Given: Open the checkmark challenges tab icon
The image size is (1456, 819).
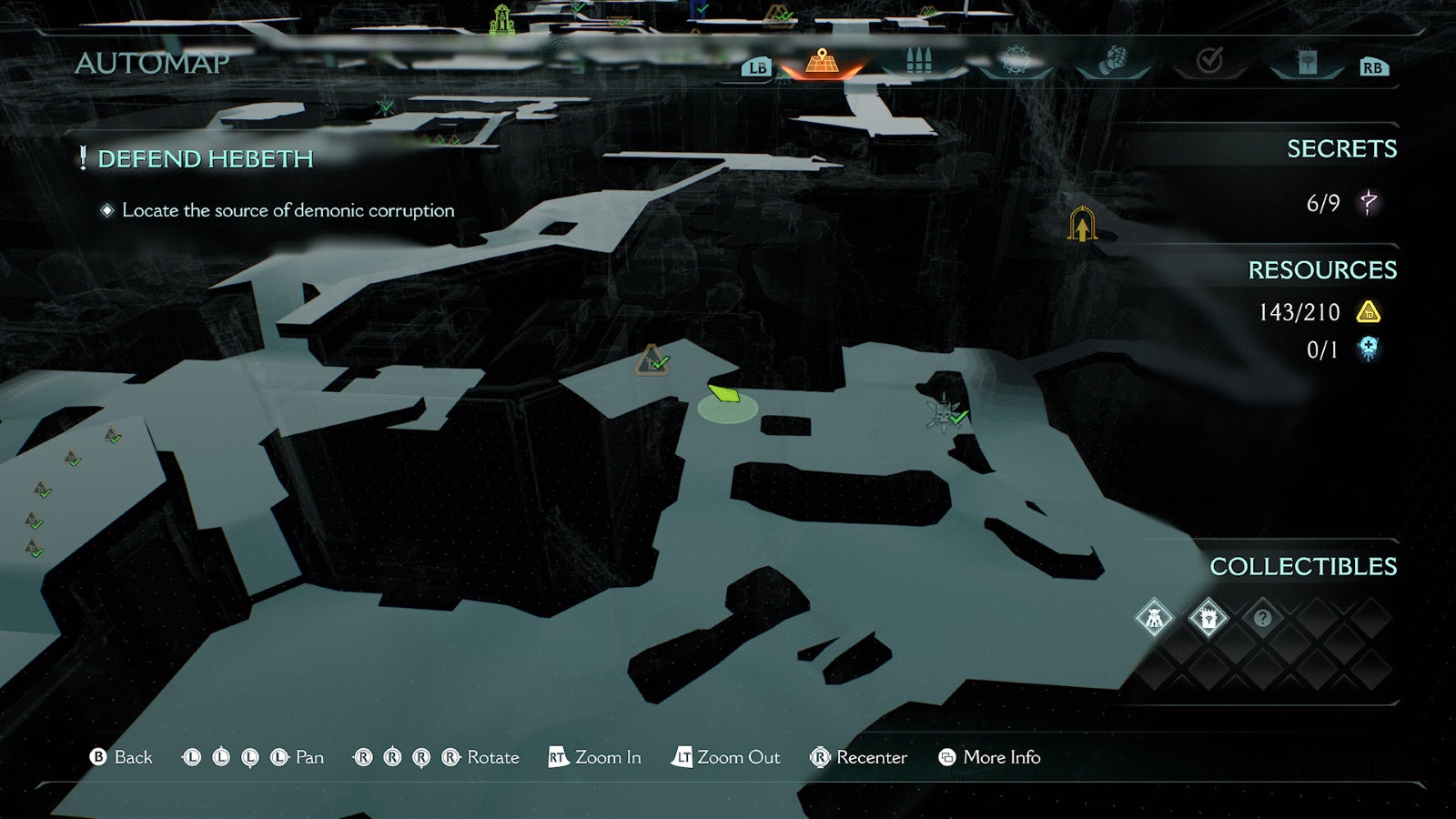Looking at the screenshot, I should (1208, 57).
